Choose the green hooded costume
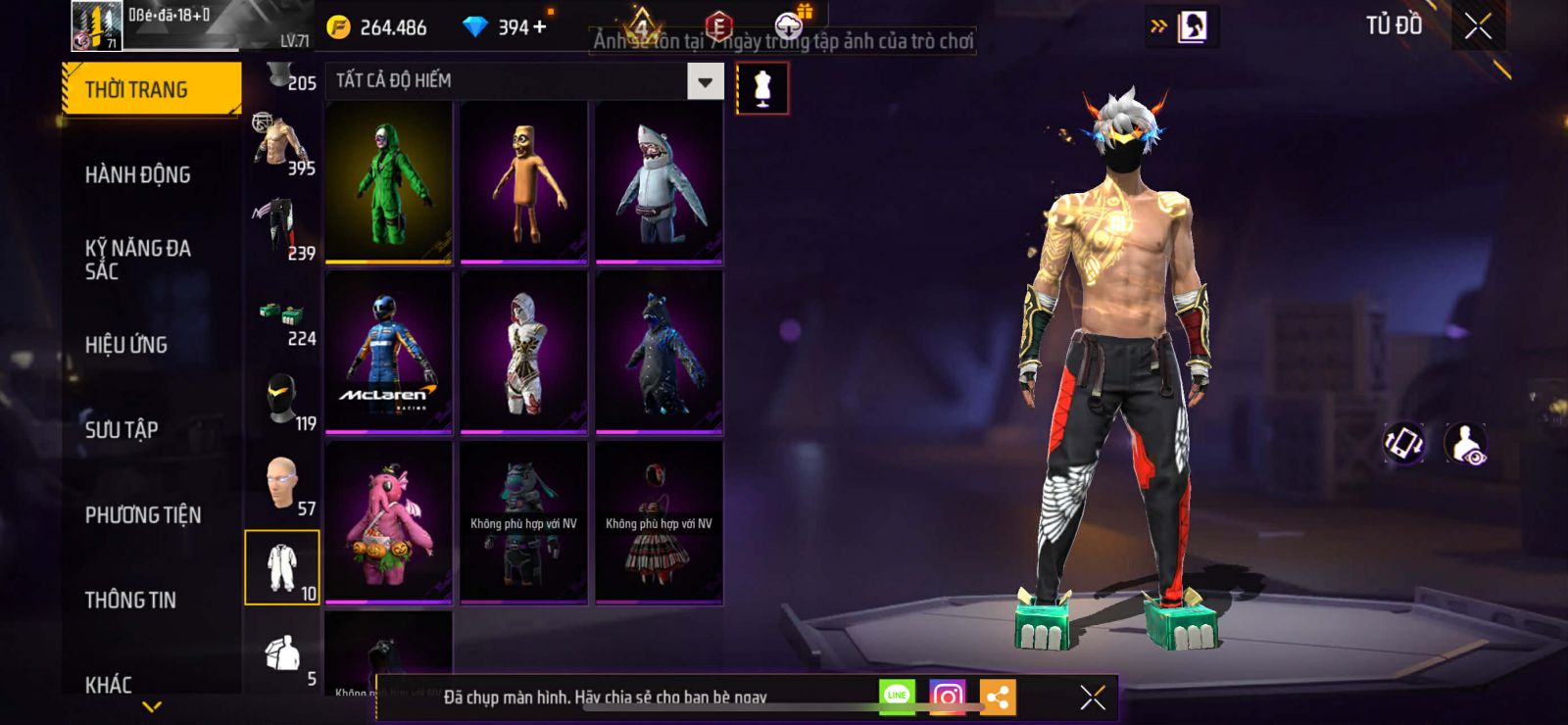This screenshot has height=725, width=1568. pos(389,182)
